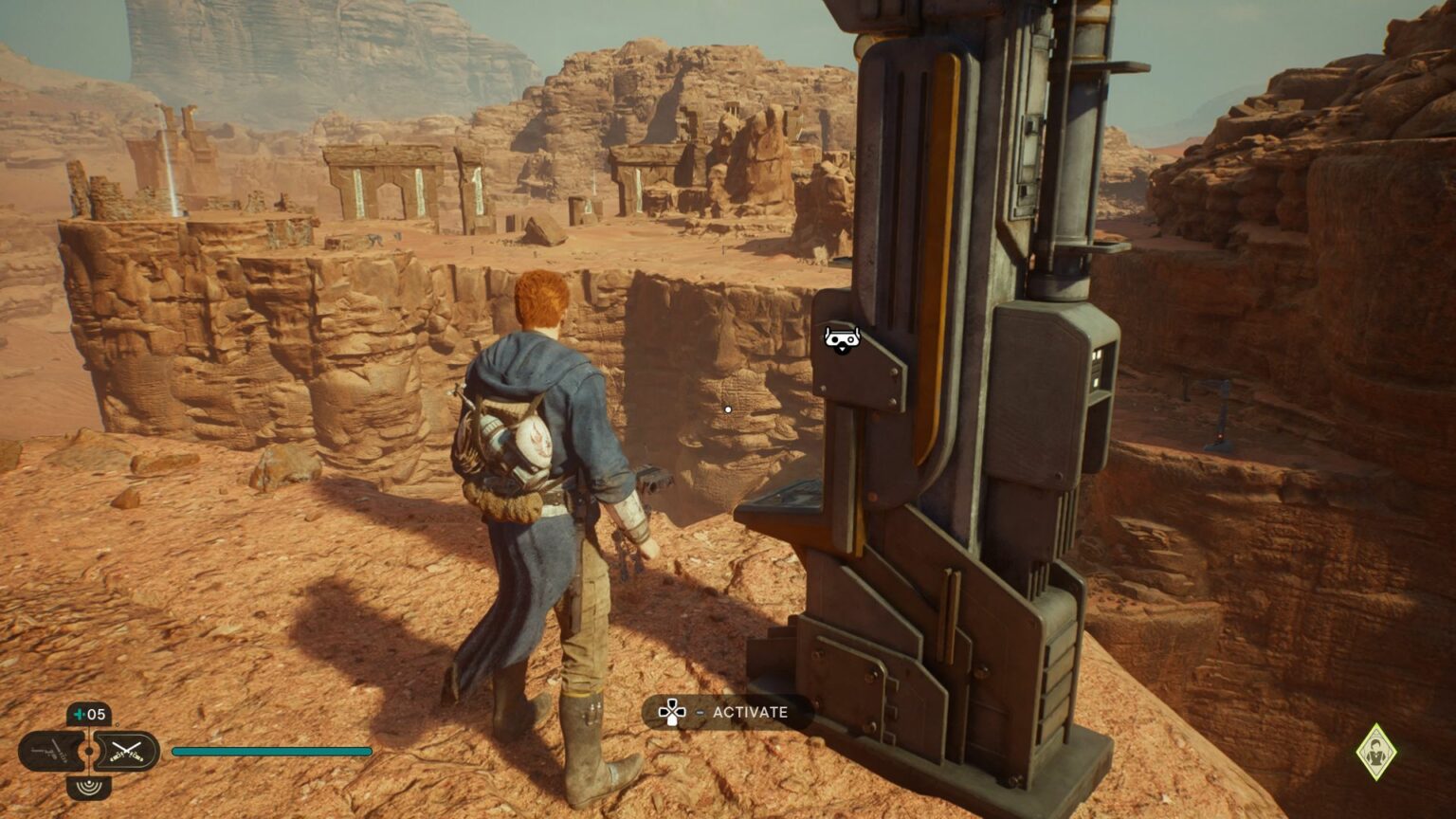Expand the stim count display showing 05

(90, 713)
